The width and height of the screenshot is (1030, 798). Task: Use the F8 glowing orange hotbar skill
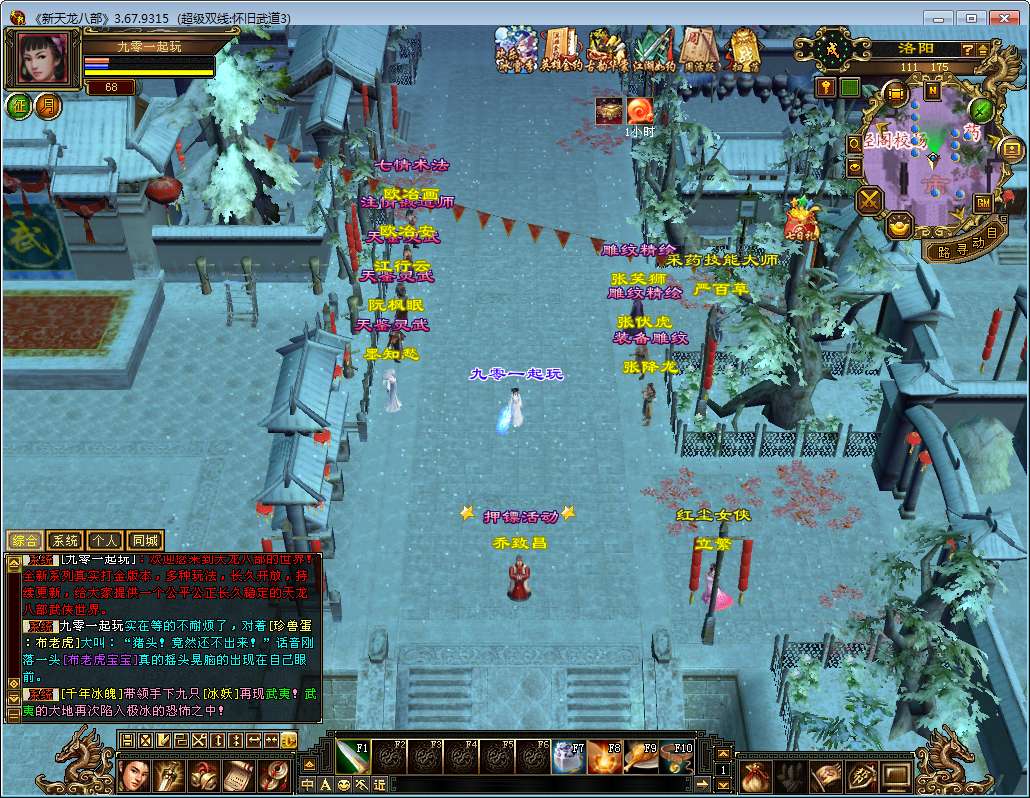click(605, 757)
